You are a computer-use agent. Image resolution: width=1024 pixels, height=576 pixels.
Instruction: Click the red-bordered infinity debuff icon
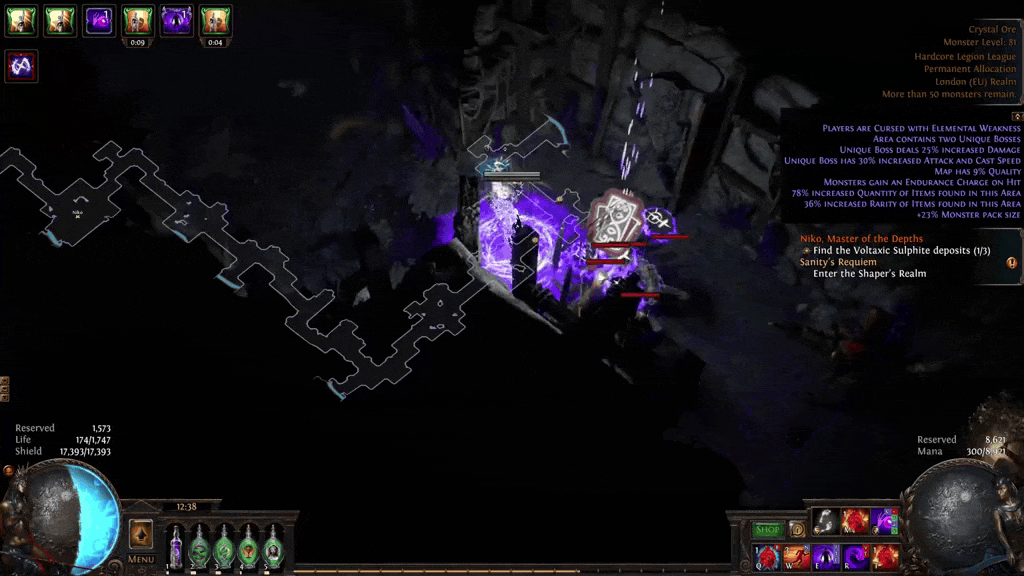tap(21, 66)
